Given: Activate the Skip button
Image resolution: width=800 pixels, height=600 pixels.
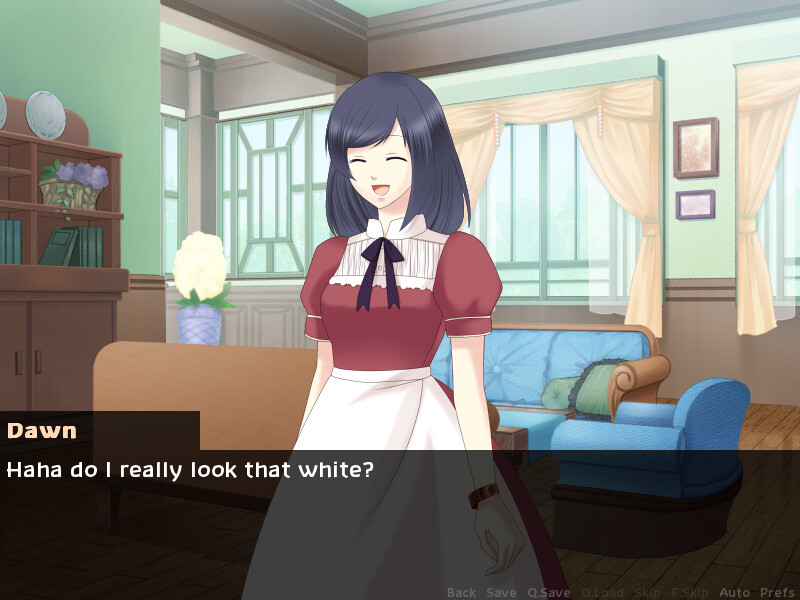Looking at the screenshot, I should tap(647, 592).
